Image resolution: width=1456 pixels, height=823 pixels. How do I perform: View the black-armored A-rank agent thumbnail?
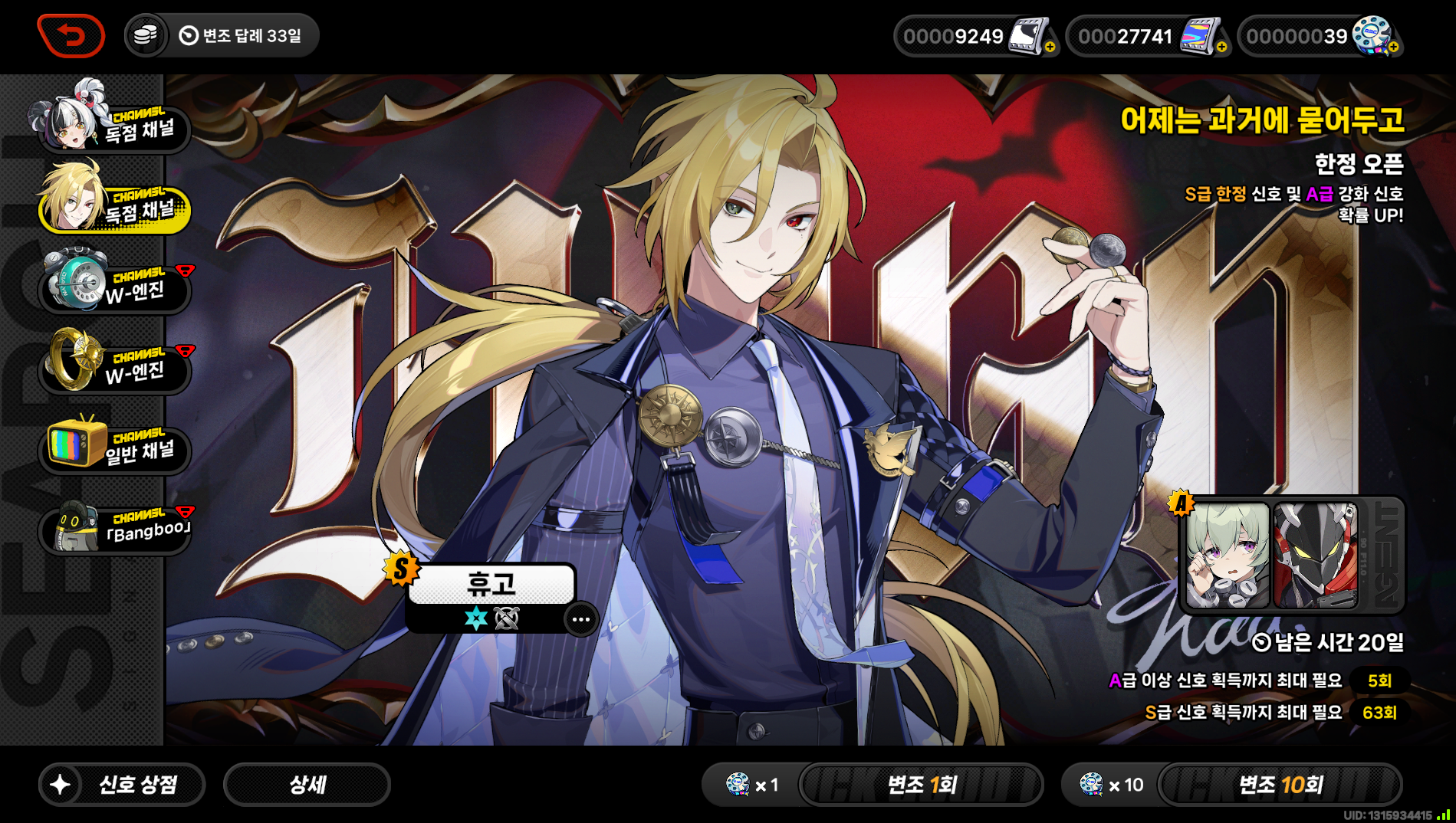[x=1314, y=556]
